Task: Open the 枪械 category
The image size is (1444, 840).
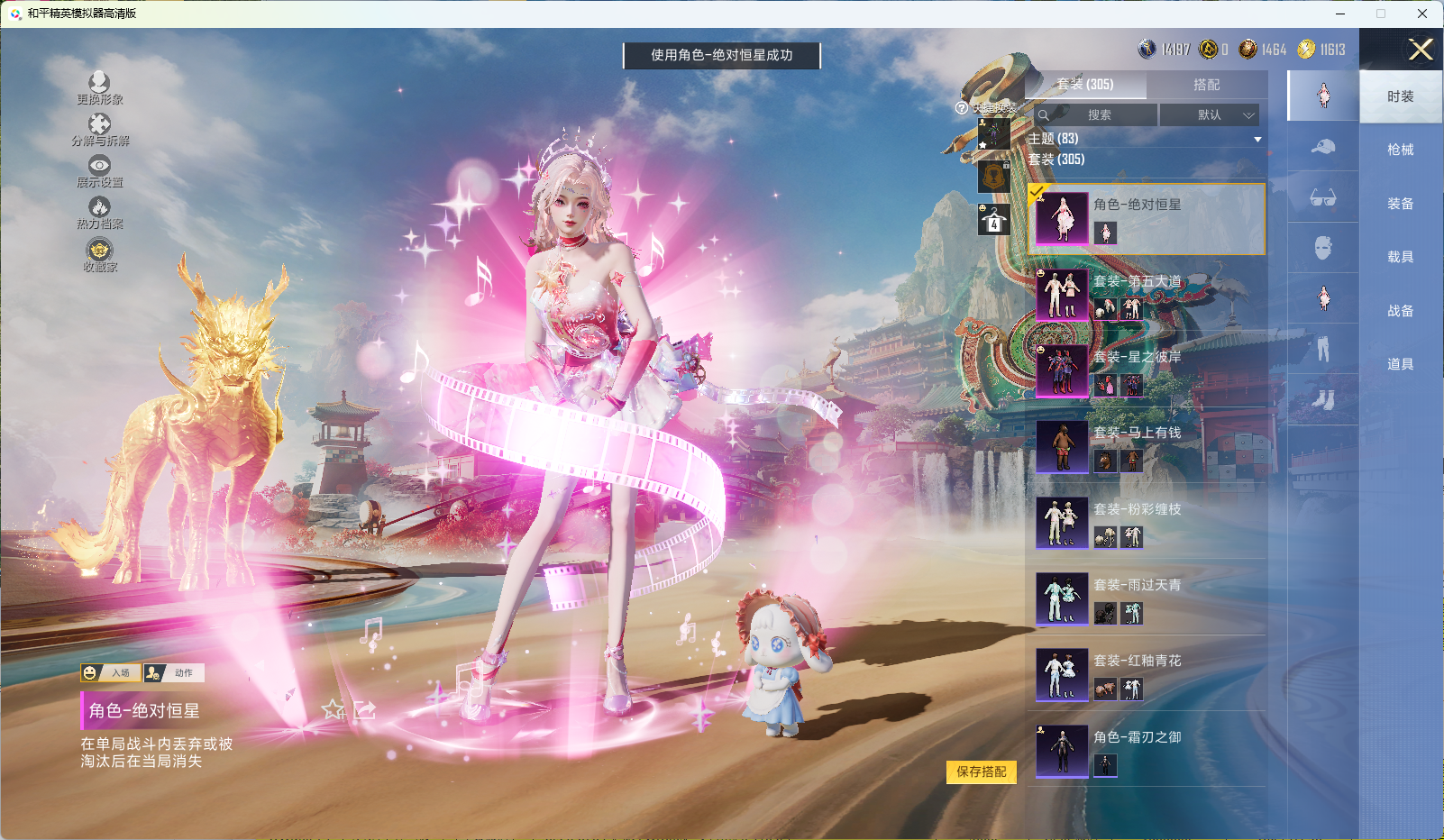Action: pos(1400,150)
